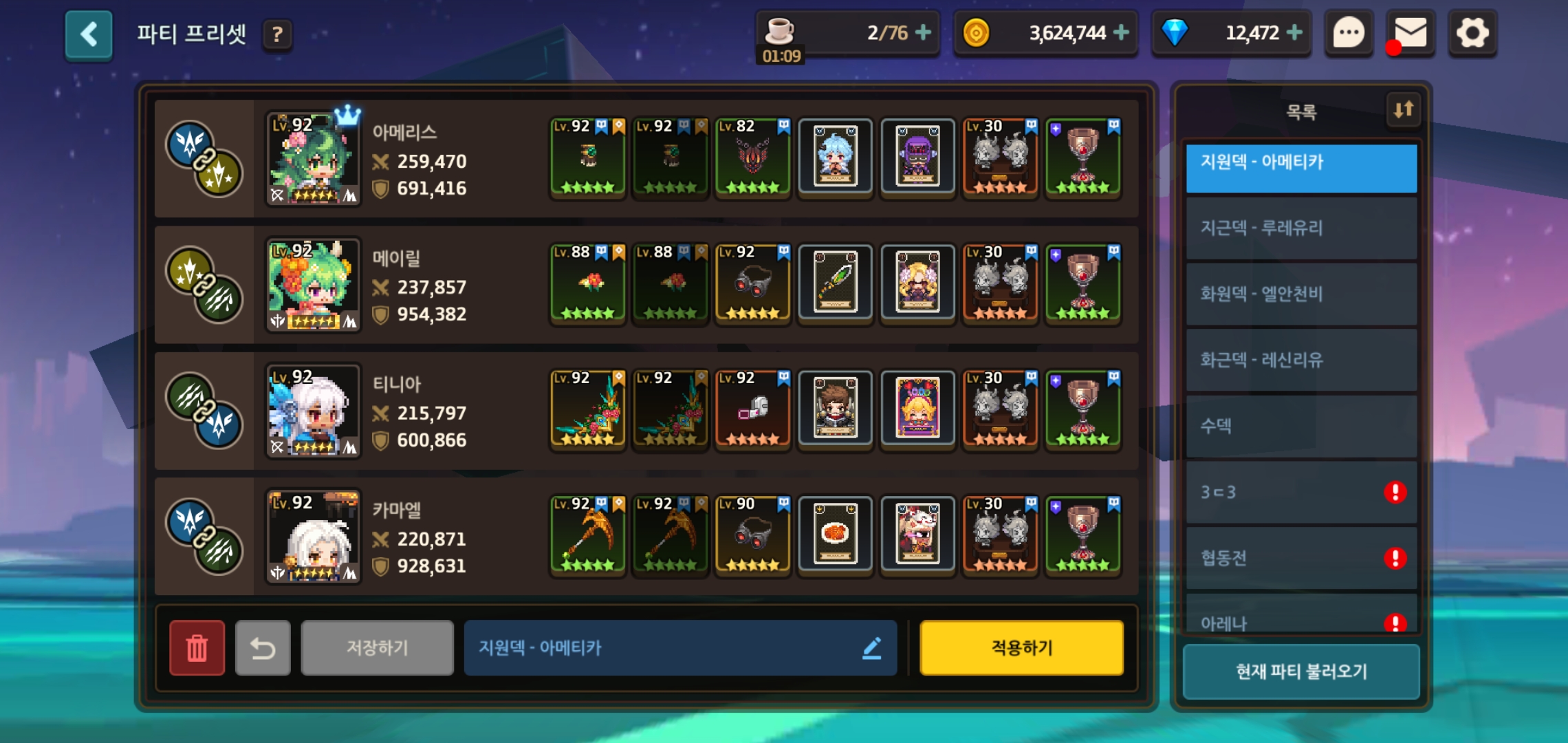The image size is (1568, 743).
Task: Open the party preset help question mark
Action: [277, 34]
